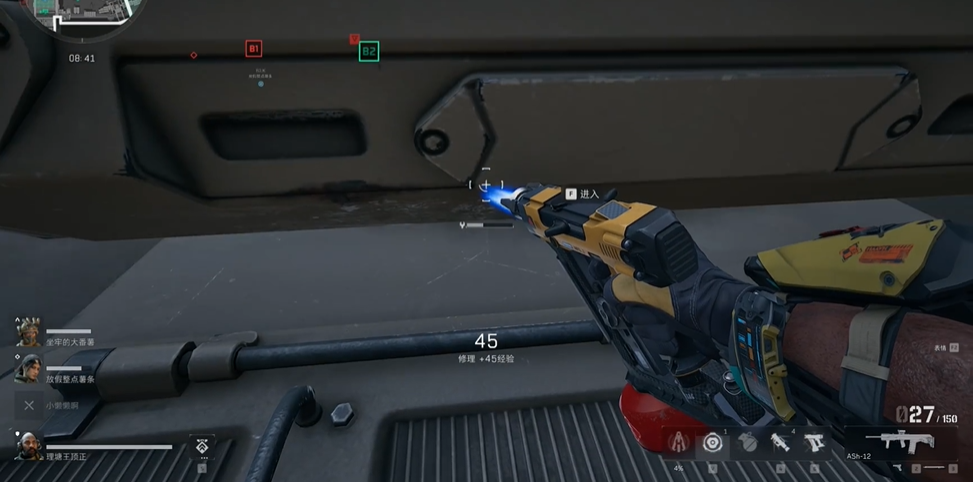The width and height of the screenshot is (973, 482).
Task: Choose the frag grenade slot
Action: click(747, 443)
